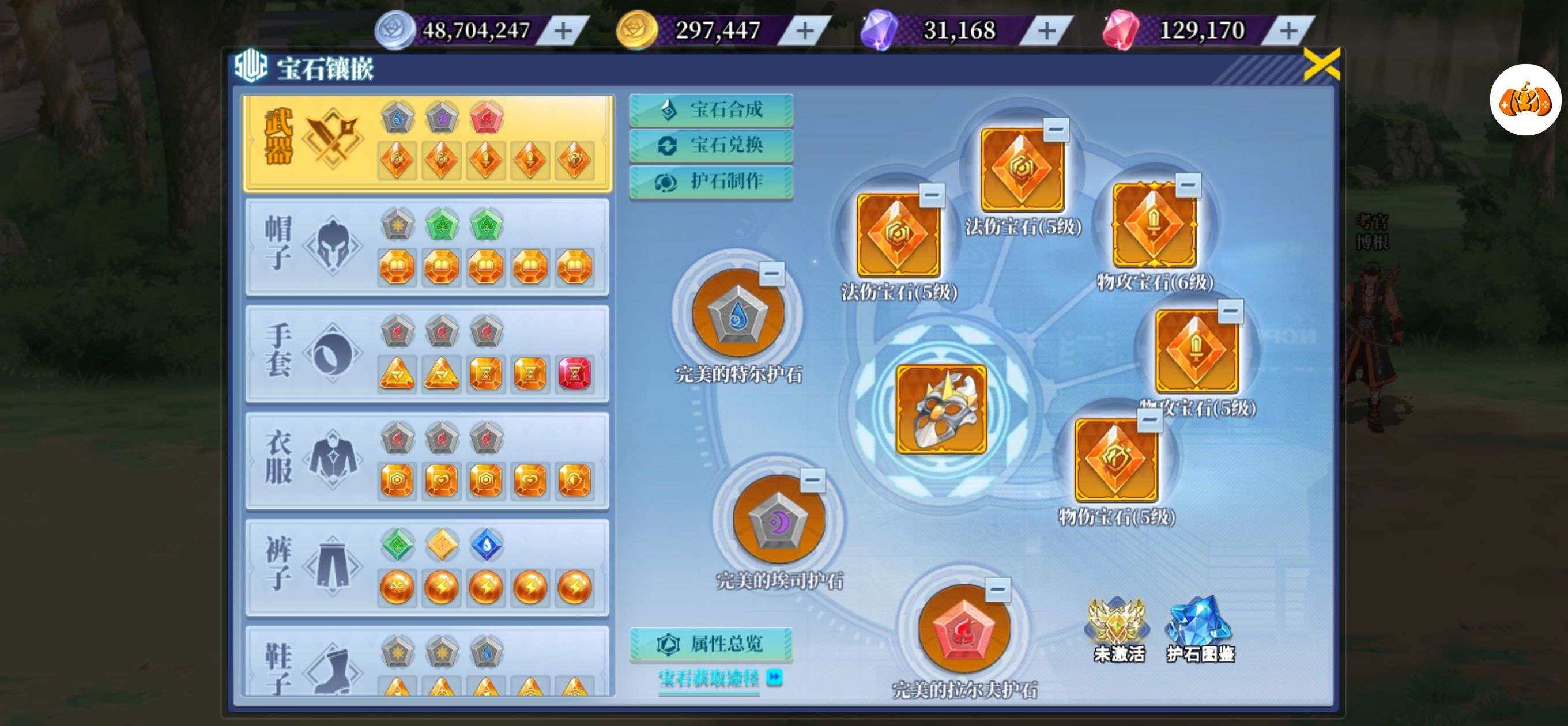Select the 完美的埃司护石 guard stone
1568x726 pixels.
pos(778,519)
